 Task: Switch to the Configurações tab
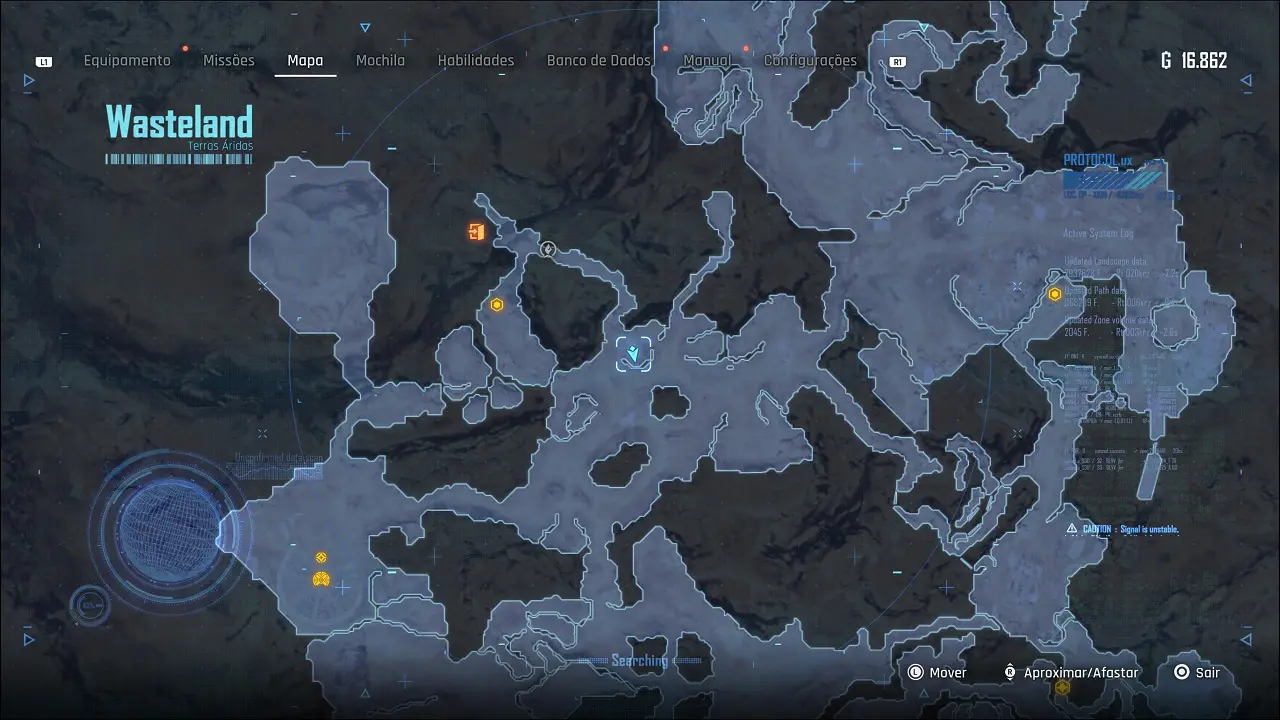pos(810,60)
